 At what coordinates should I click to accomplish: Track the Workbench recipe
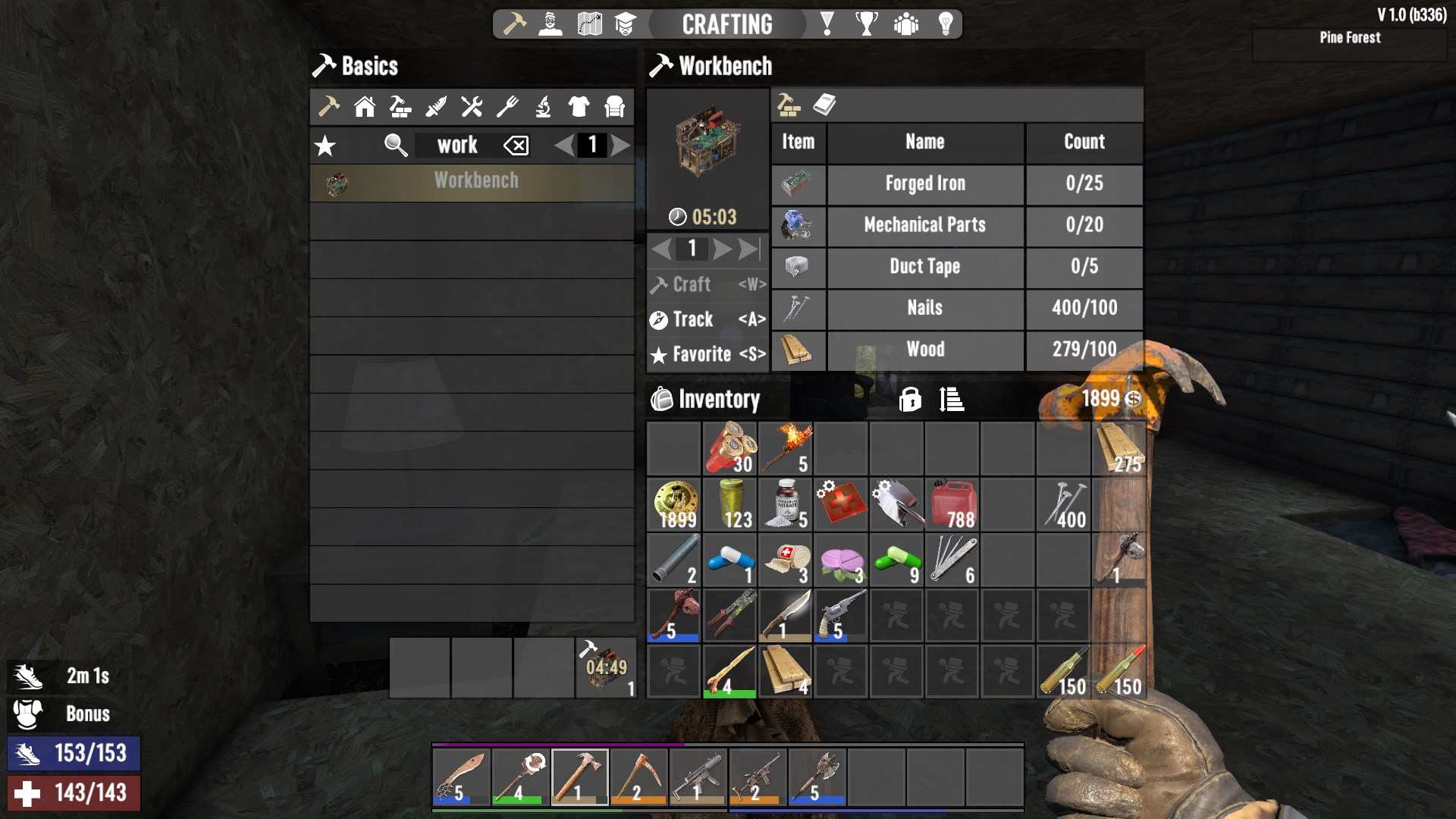[x=707, y=320]
